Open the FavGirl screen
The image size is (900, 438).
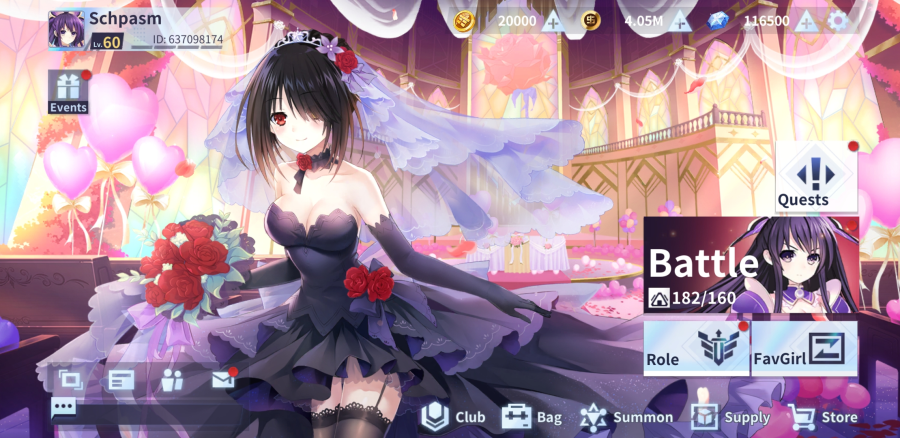[x=804, y=348]
